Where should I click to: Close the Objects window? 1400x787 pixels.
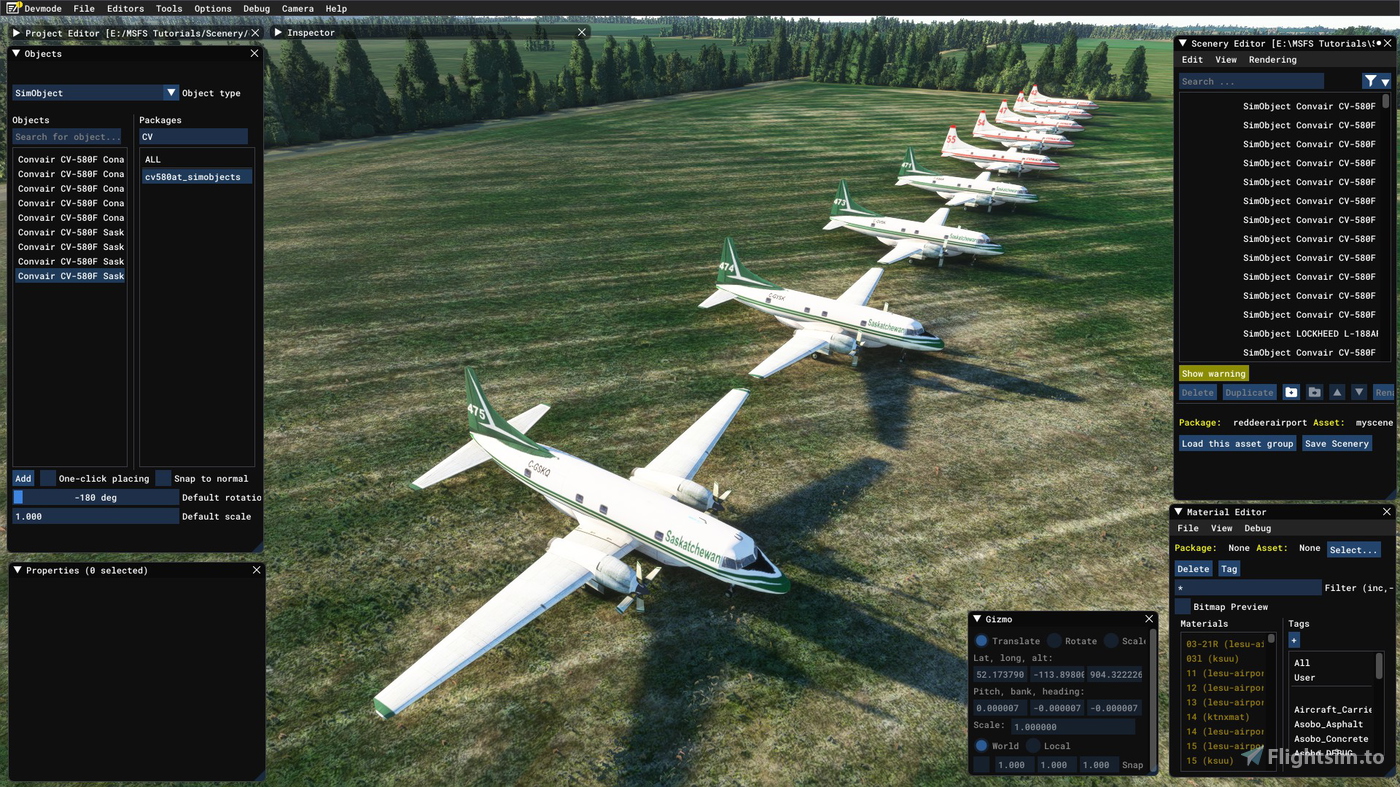click(x=254, y=54)
